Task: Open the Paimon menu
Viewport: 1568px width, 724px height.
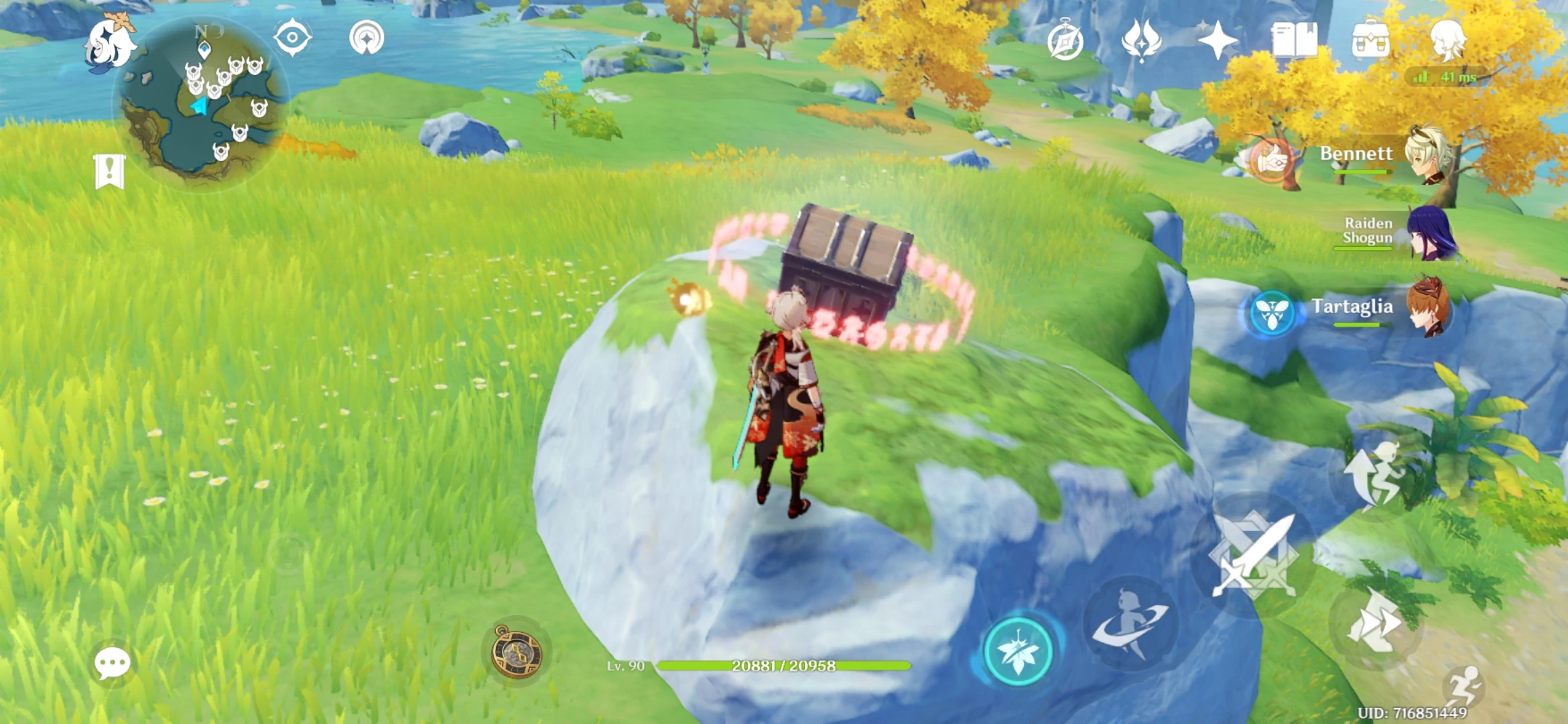Action: (111, 40)
